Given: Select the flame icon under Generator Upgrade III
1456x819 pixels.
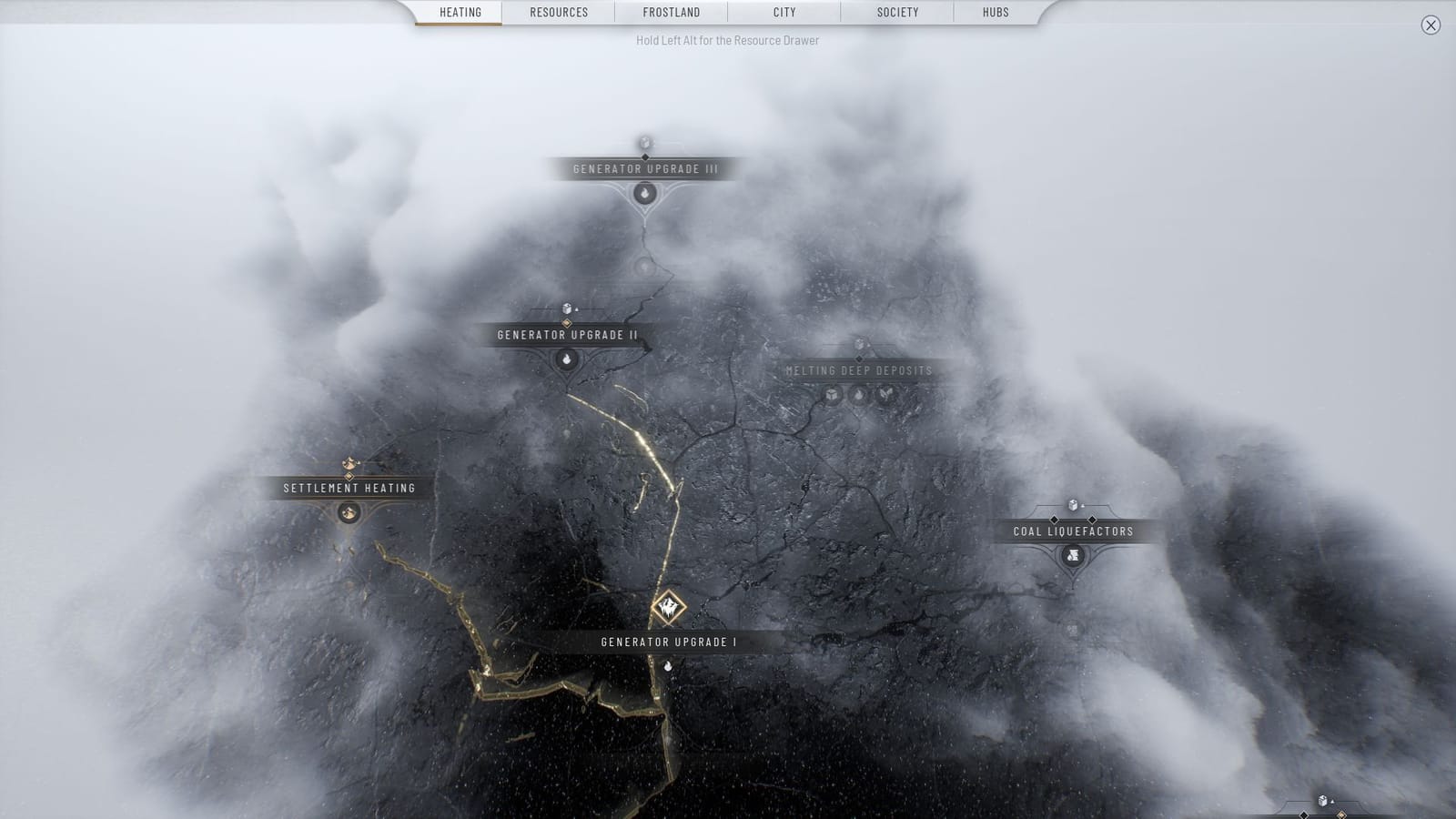Looking at the screenshot, I should point(645,193).
